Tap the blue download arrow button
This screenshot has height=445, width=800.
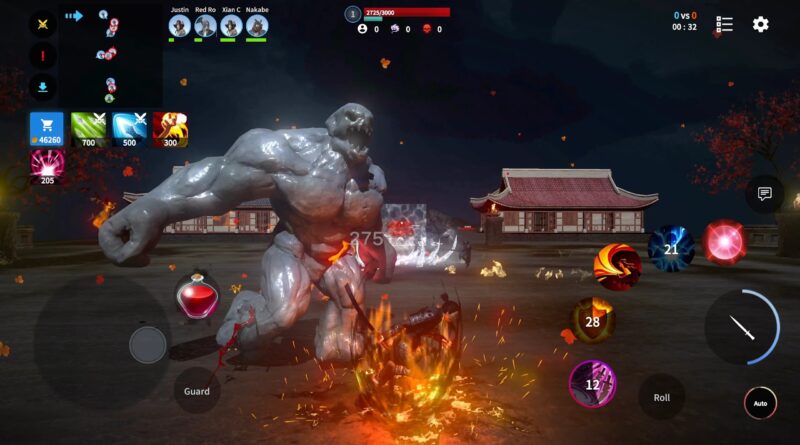(43, 87)
